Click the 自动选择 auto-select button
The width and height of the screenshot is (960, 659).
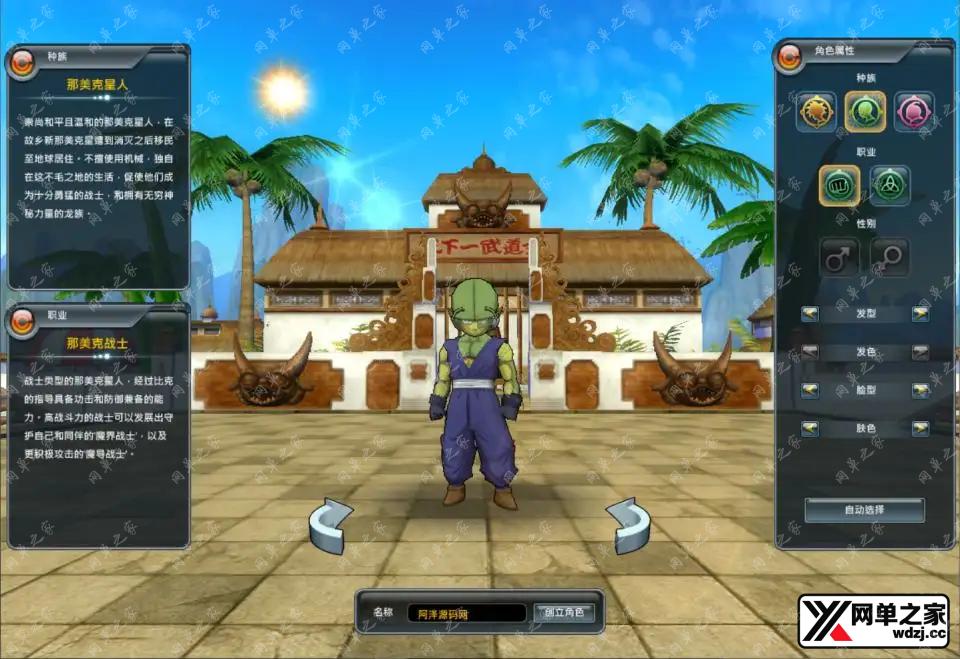pos(864,510)
